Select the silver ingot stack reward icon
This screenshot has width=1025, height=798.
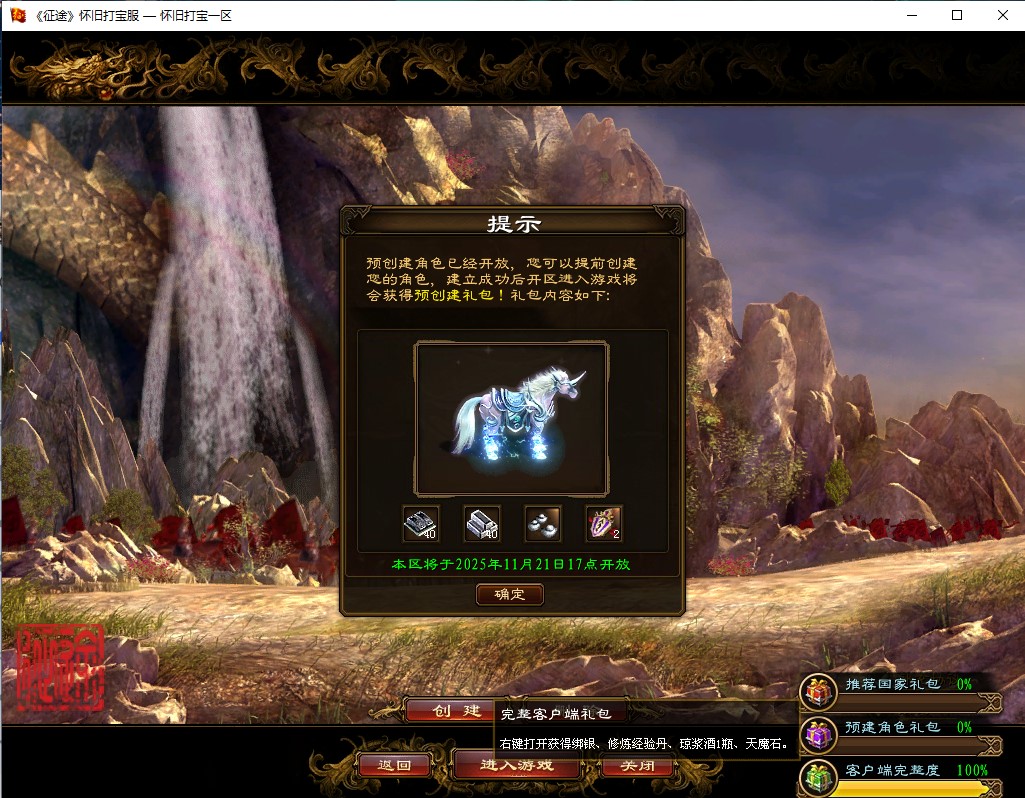point(482,523)
